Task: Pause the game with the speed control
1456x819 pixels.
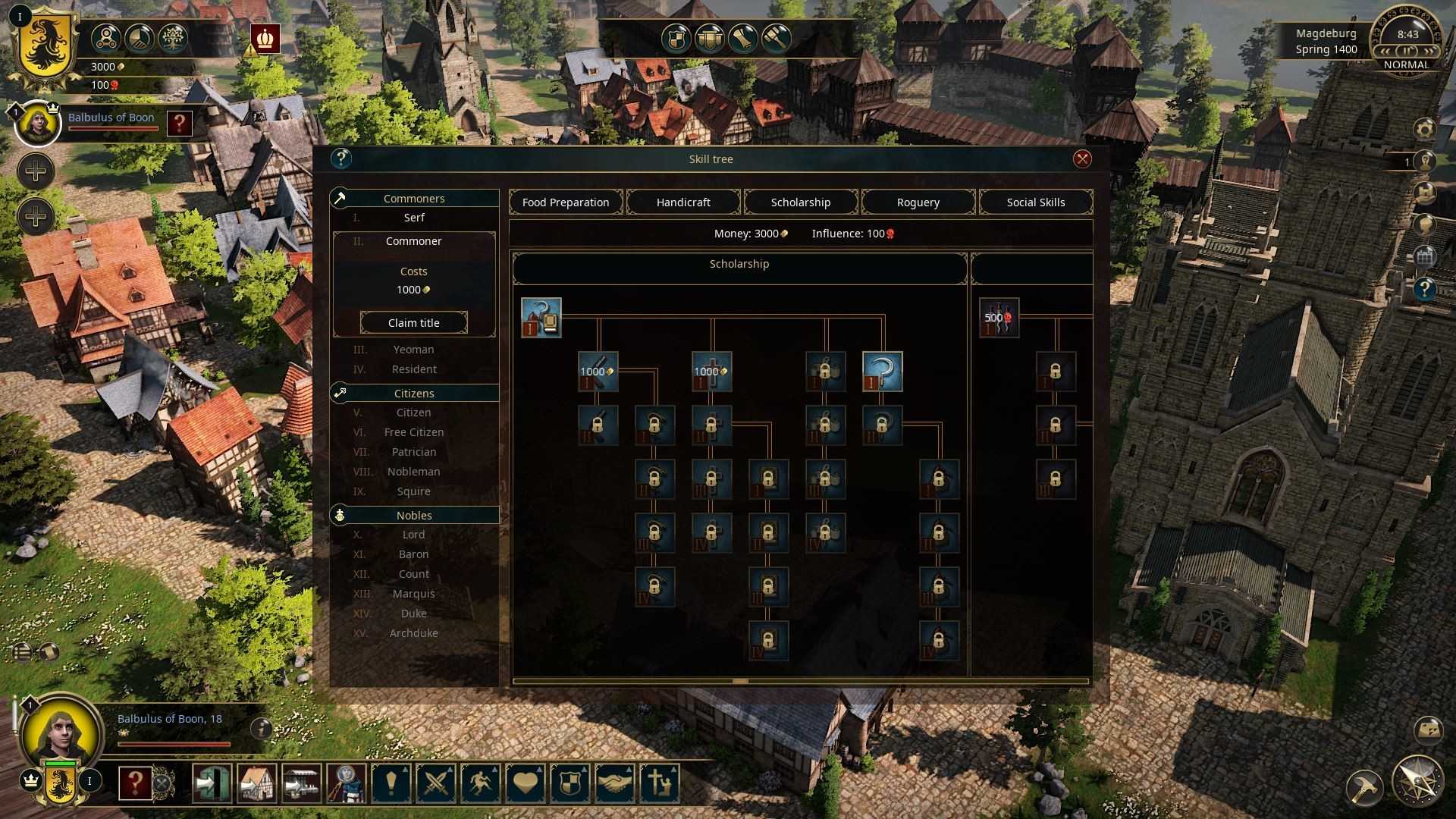Action: click(x=1407, y=50)
